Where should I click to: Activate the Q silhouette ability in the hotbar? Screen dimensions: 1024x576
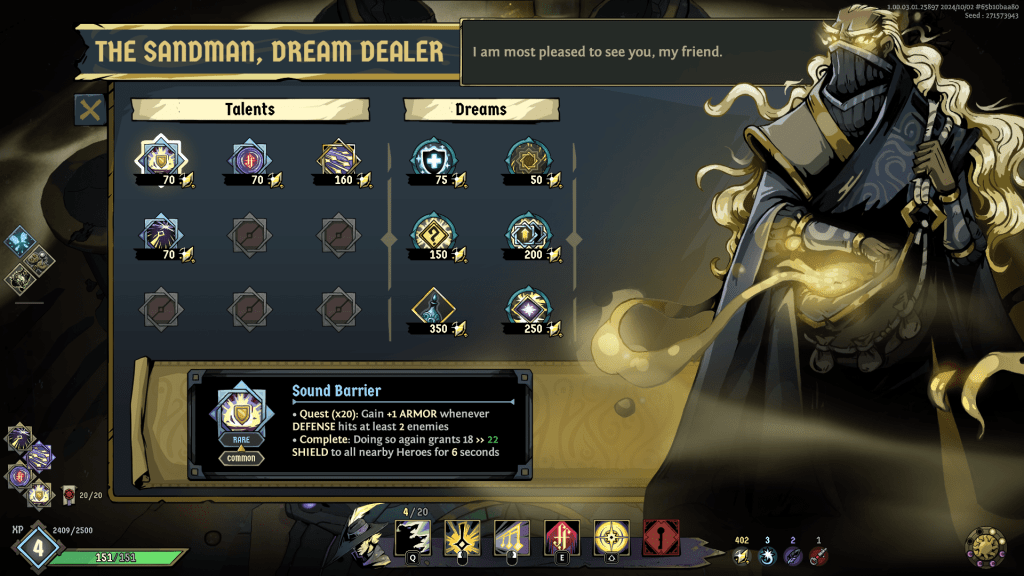(412, 537)
